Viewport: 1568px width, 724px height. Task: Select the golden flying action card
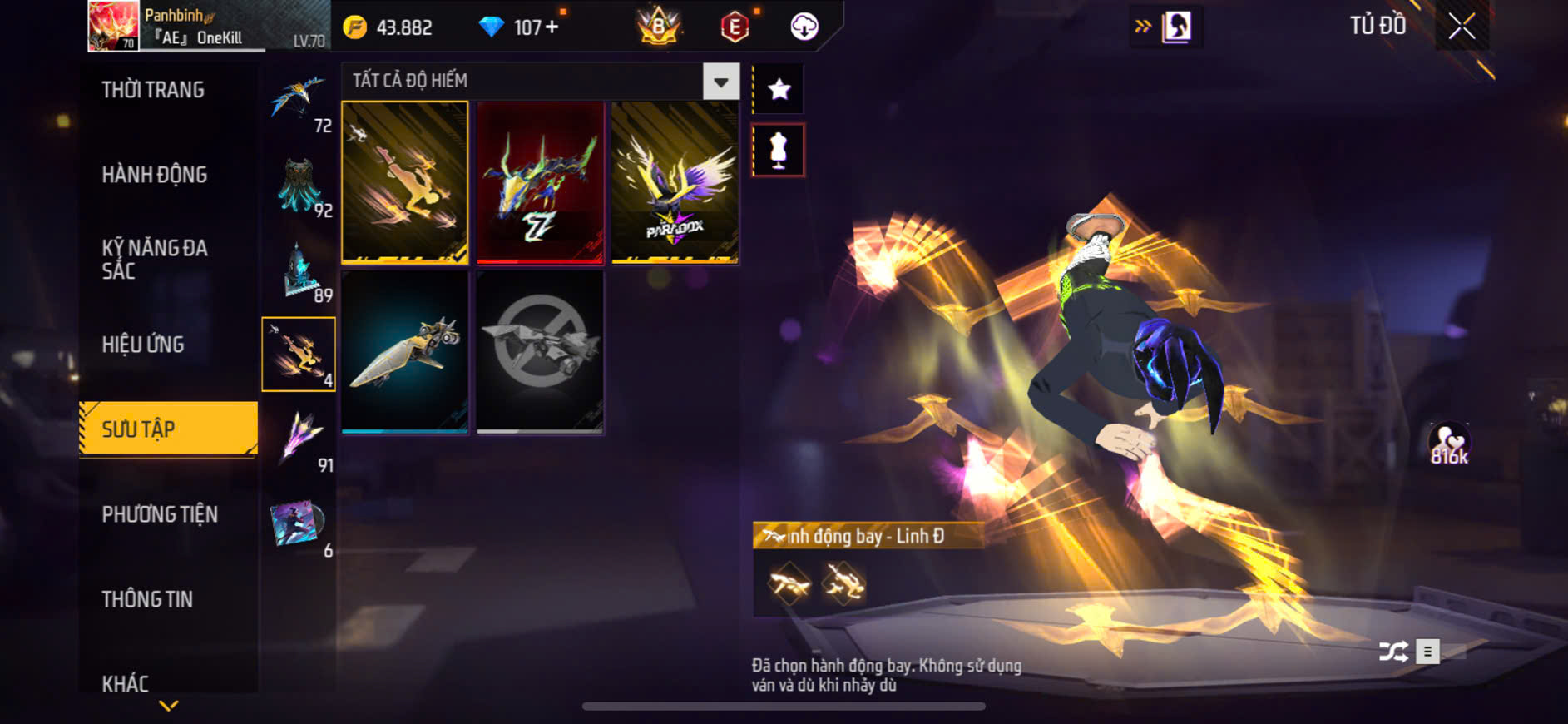pyautogui.click(x=405, y=182)
